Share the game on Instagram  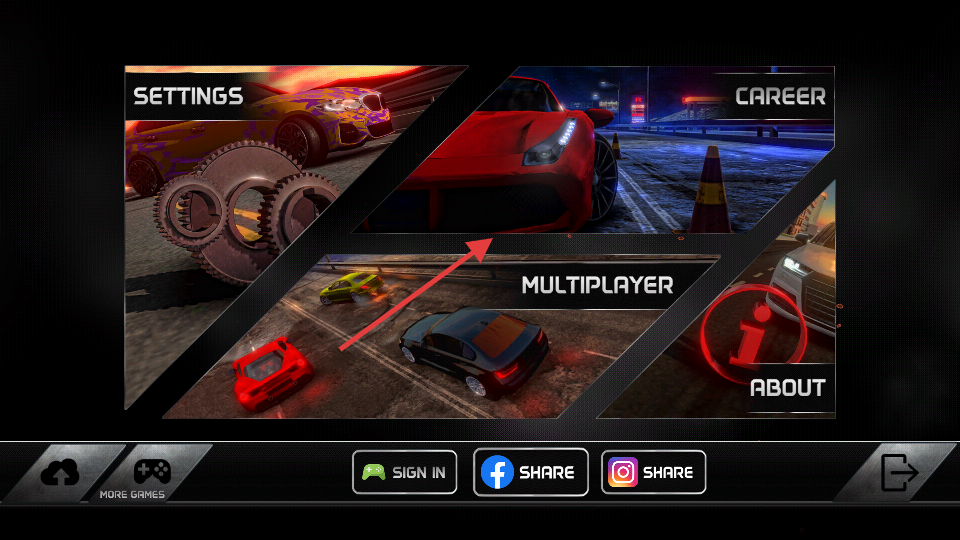coord(653,472)
